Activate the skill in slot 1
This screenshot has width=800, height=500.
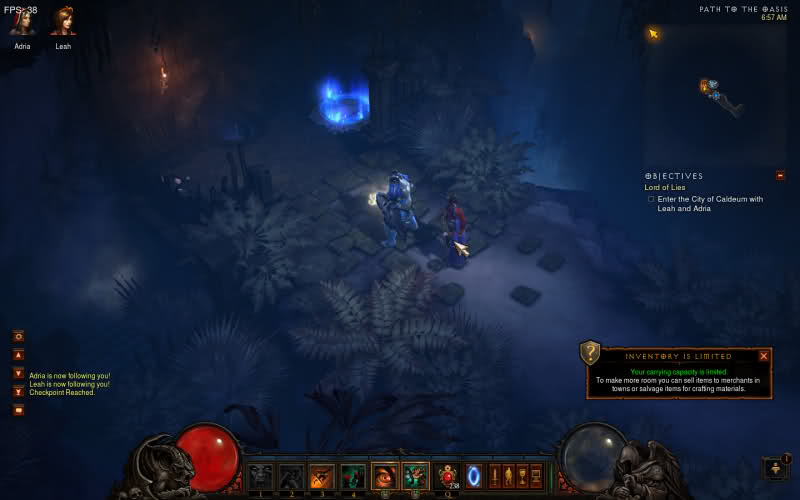(x=260, y=476)
